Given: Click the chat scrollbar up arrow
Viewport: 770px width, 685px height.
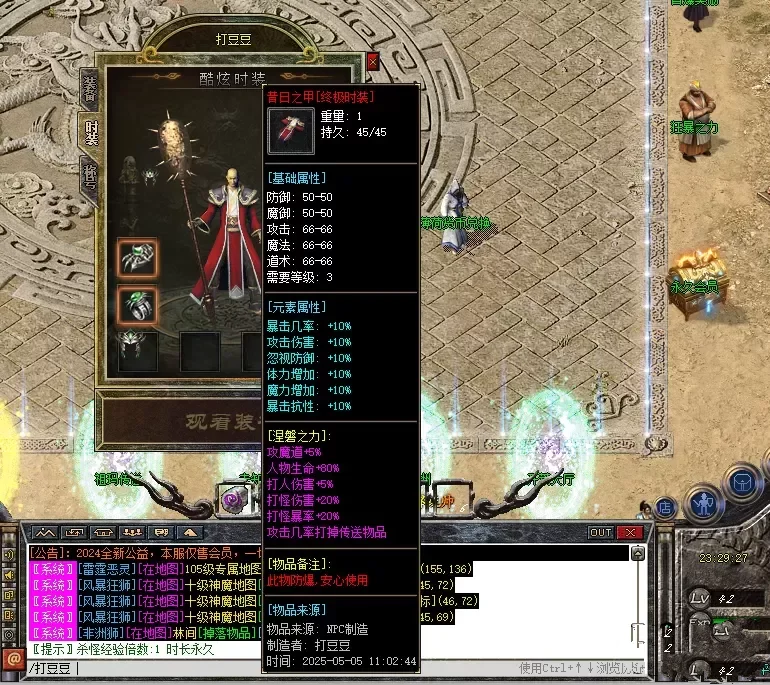Looking at the screenshot, I should tap(639, 553).
